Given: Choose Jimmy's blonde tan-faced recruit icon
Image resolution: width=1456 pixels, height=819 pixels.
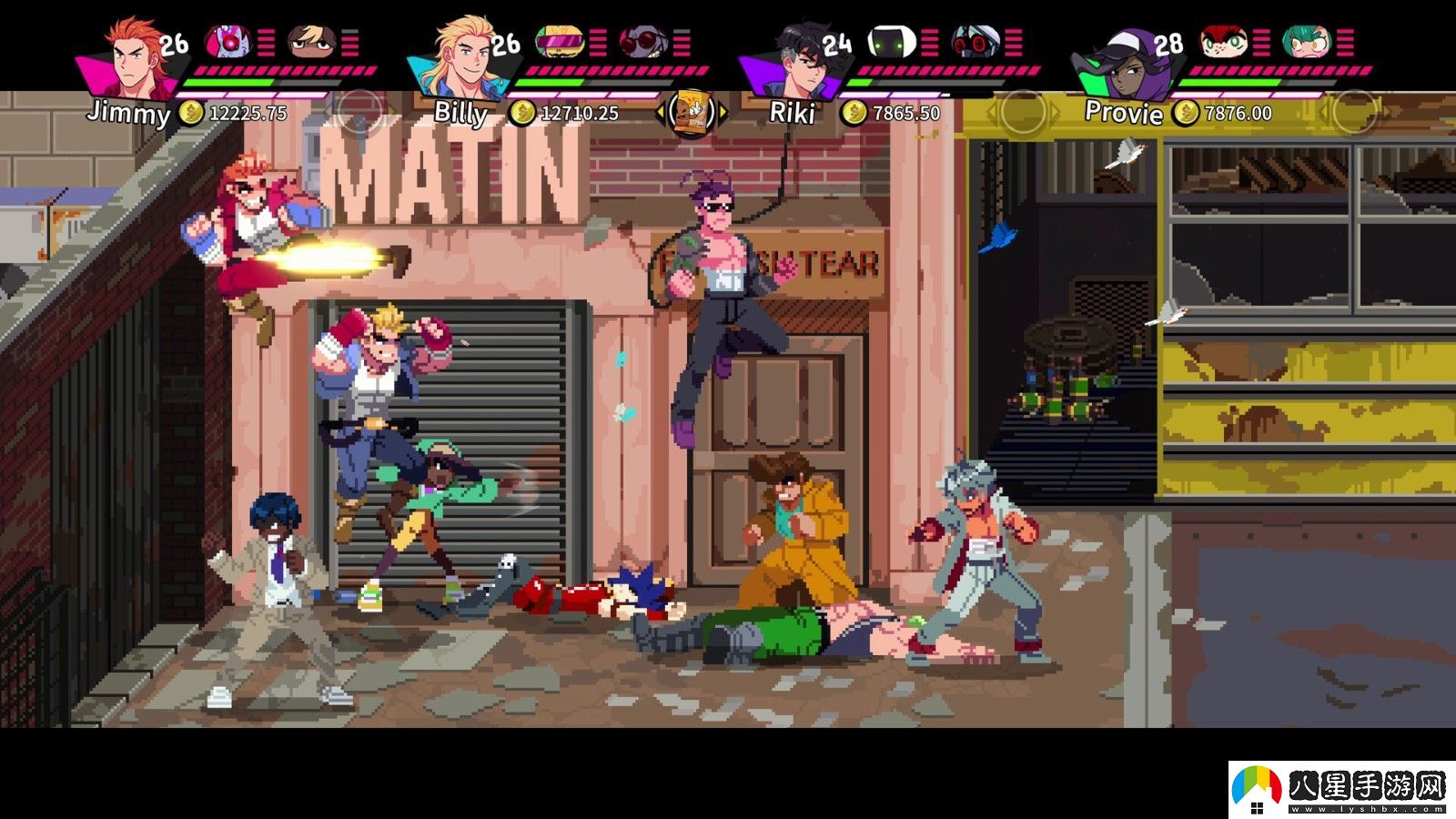Looking at the screenshot, I should (x=312, y=41).
